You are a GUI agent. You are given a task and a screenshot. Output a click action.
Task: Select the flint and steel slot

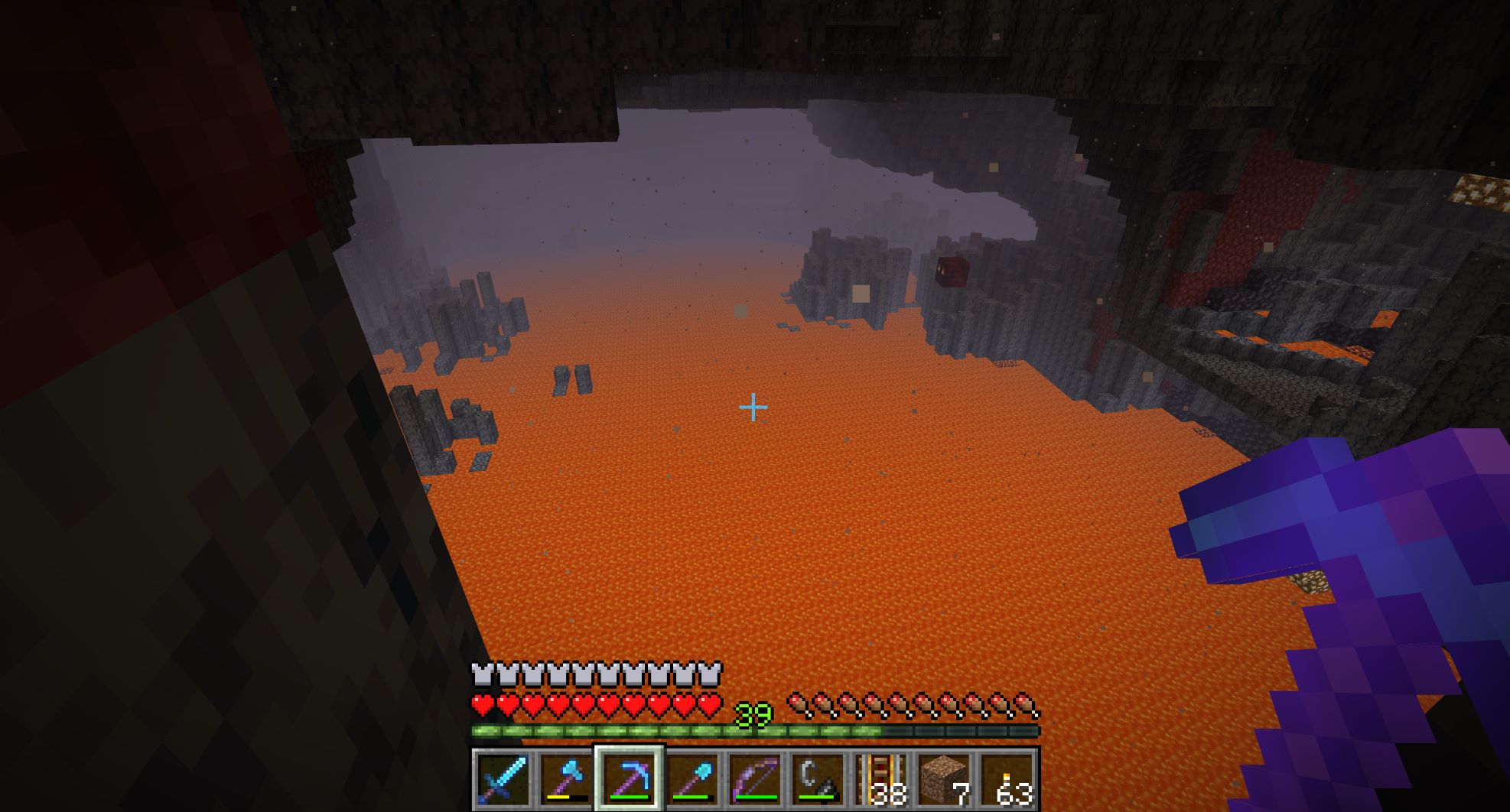(x=818, y=779)
